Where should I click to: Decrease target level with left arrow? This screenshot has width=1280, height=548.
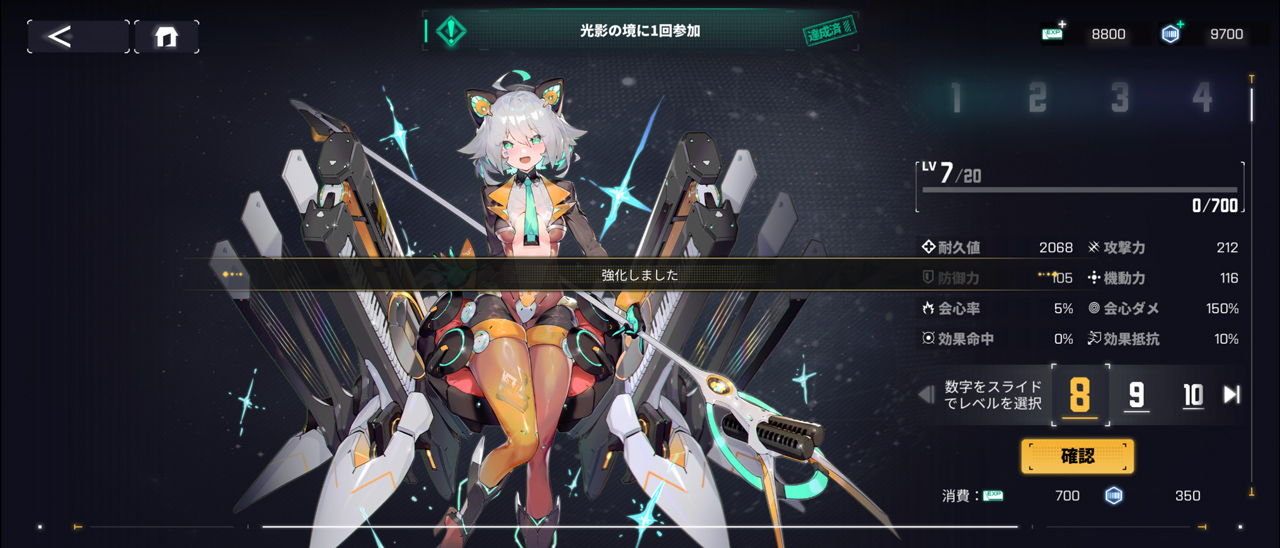(926, 395)
